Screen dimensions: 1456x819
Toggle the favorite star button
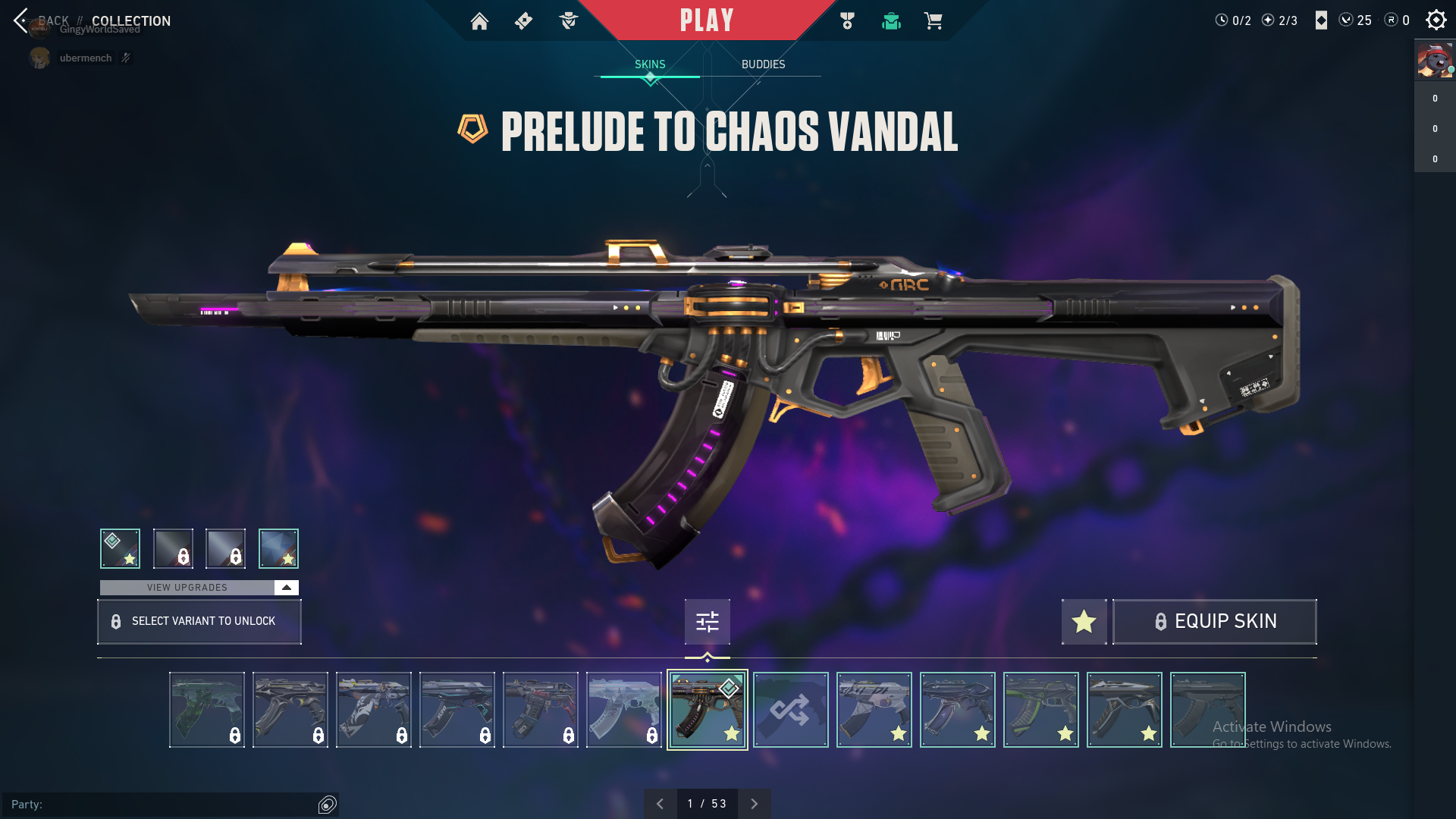point(1084,622)
